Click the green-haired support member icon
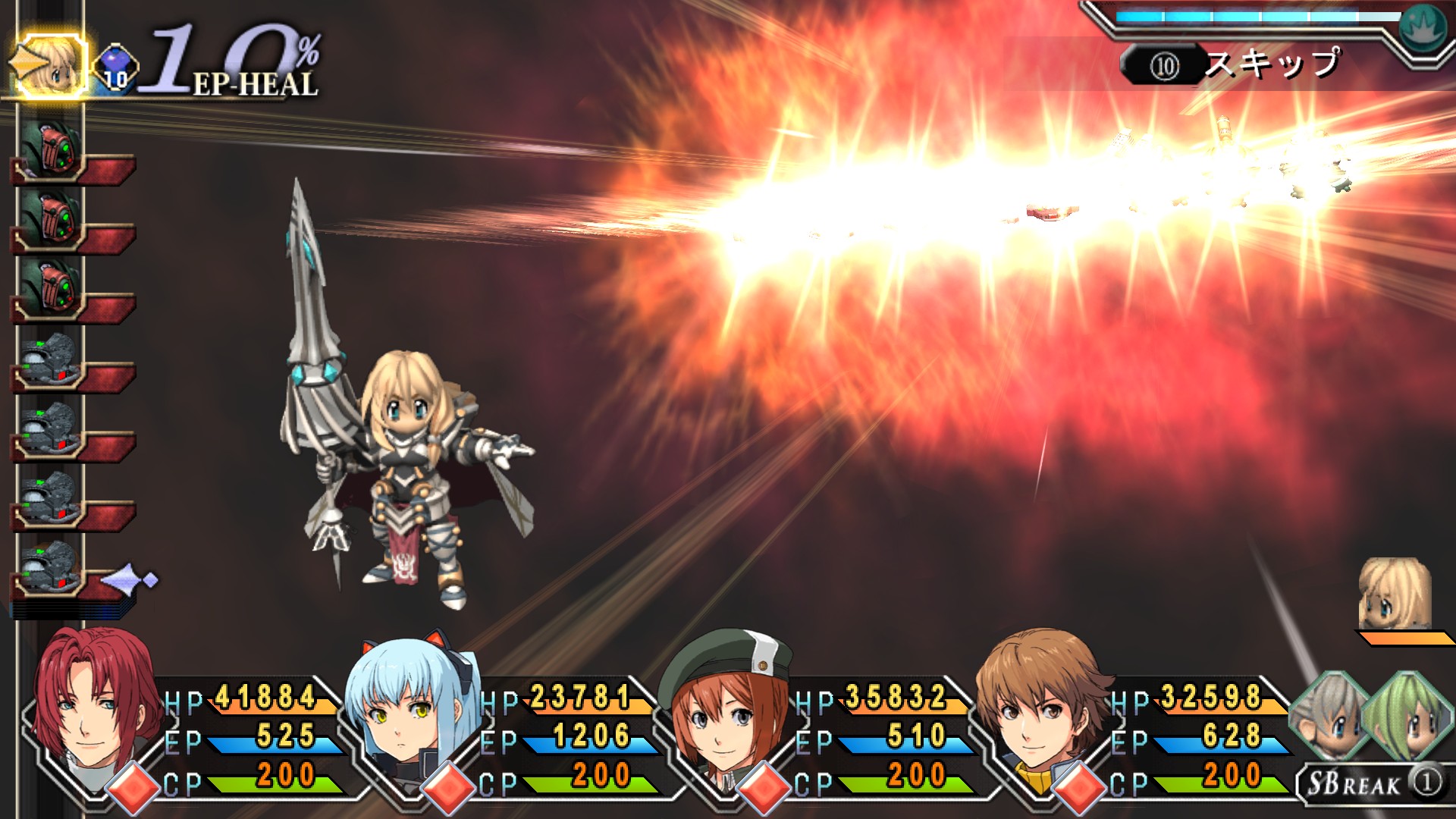The width and height of the screenshot is (1456, 819). 1407,717
